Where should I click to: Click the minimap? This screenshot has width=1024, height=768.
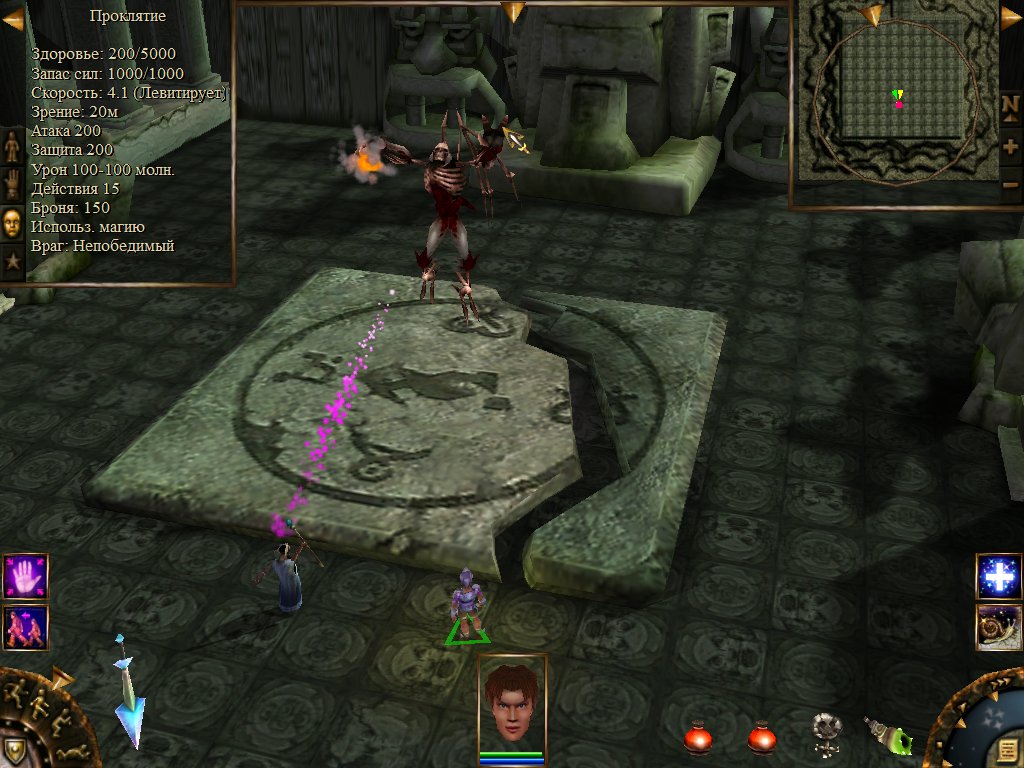893,100
